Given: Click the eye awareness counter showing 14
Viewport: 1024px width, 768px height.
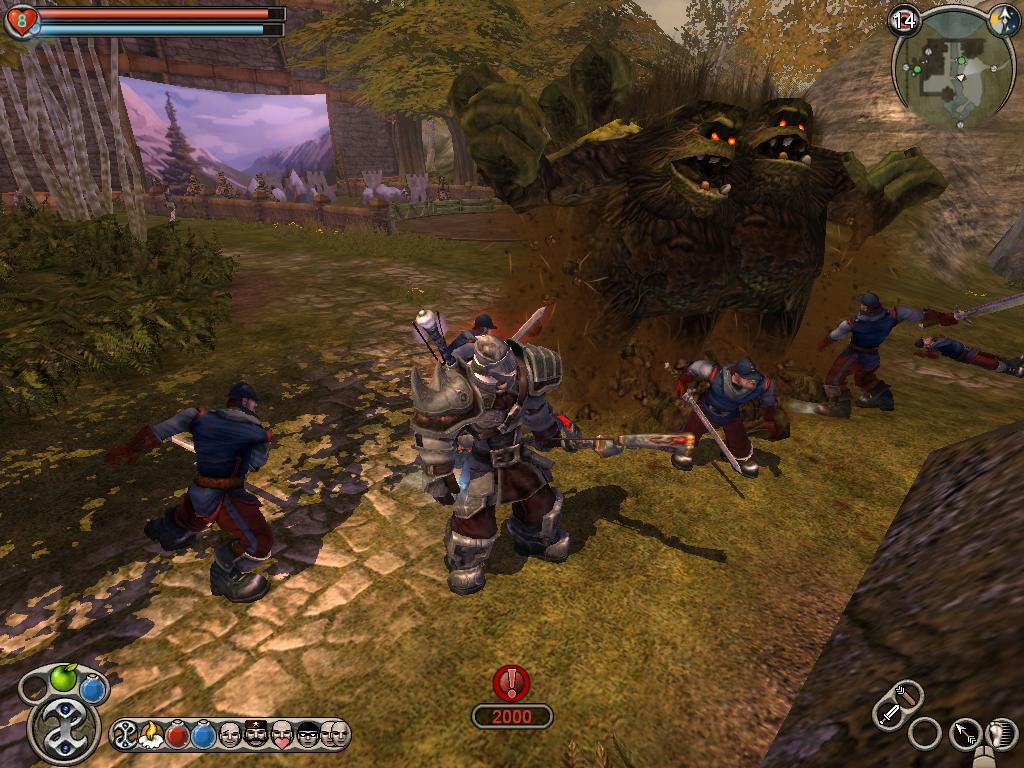Looking at the screenshot, I should (904, 19).
